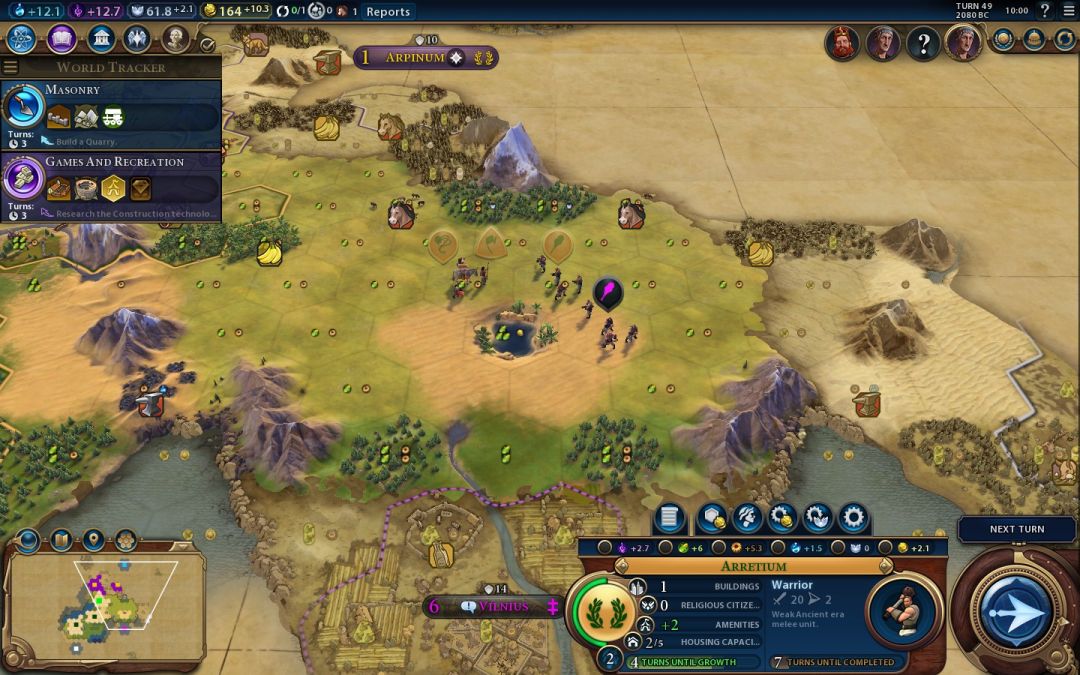Click the purchase tile with gold button
This screenshot has height=675, width=1080.
pos(712,518)
